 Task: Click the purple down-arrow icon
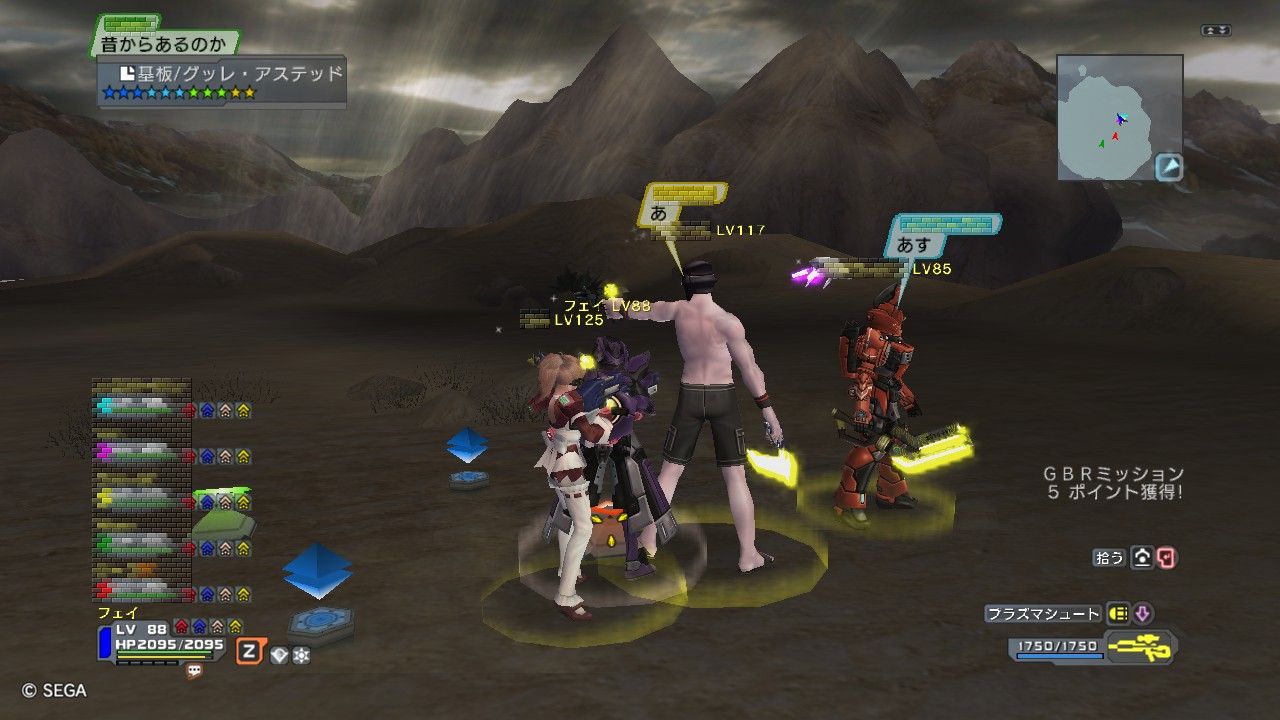coord(1142,614)
